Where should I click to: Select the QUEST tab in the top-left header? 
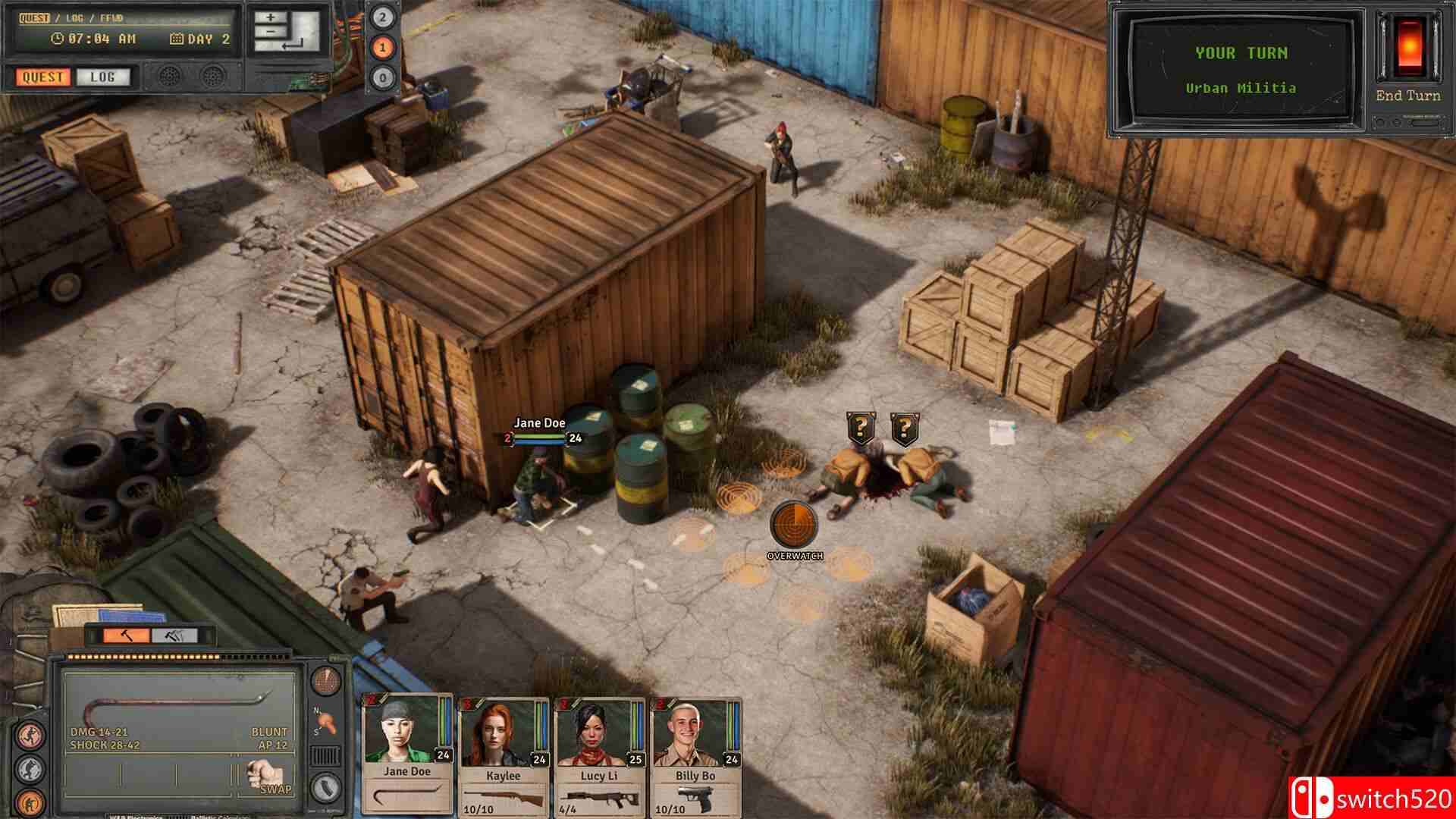(x=33, y=17)
